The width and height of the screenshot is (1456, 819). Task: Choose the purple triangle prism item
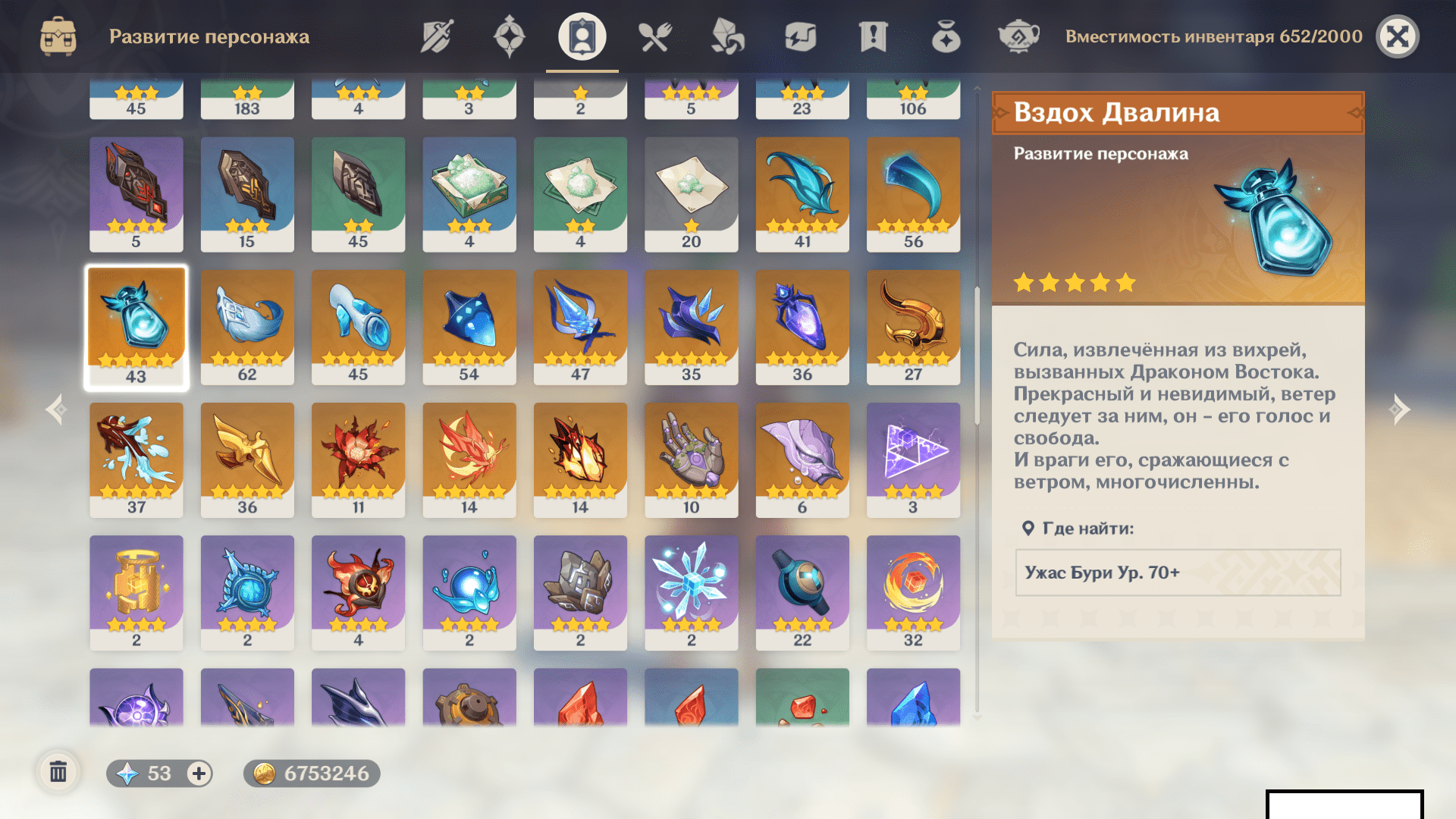tap(913, 460)
